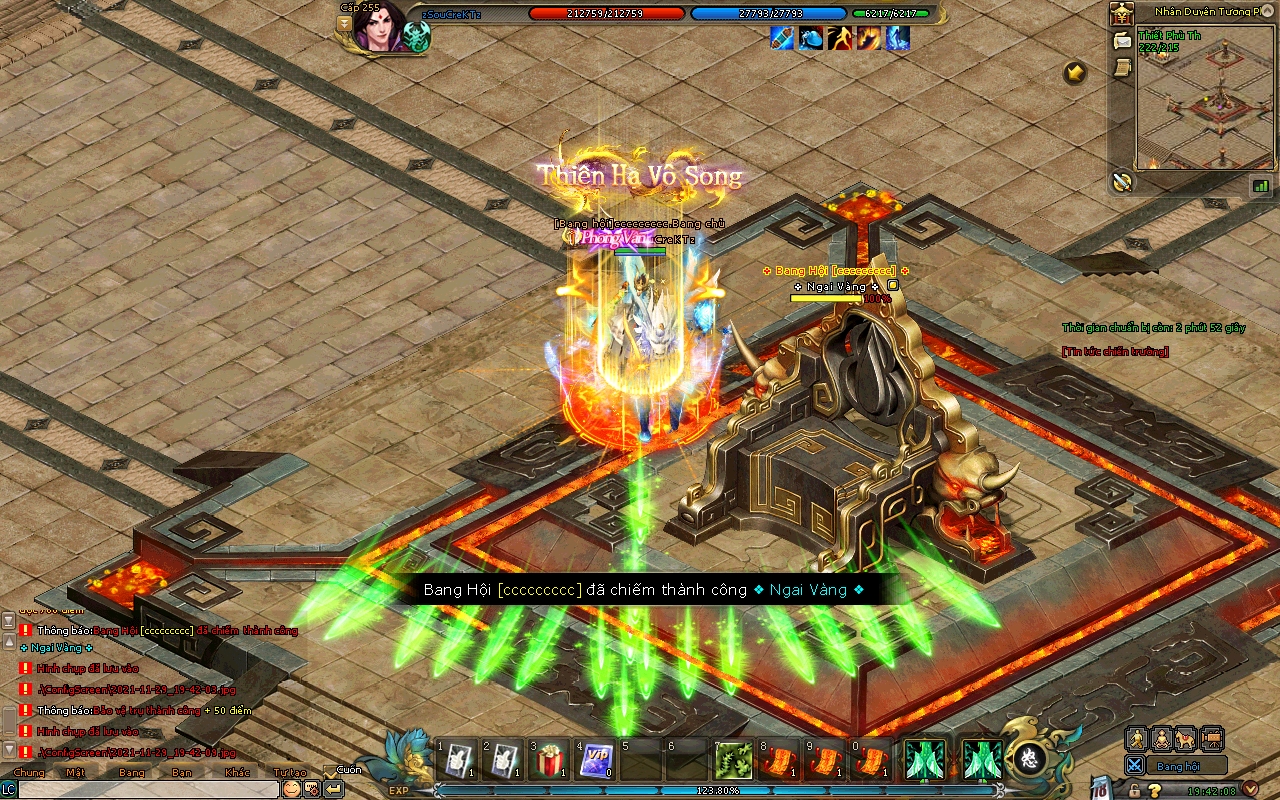Toggle the padlock icon near the clock

[1134, 791]
